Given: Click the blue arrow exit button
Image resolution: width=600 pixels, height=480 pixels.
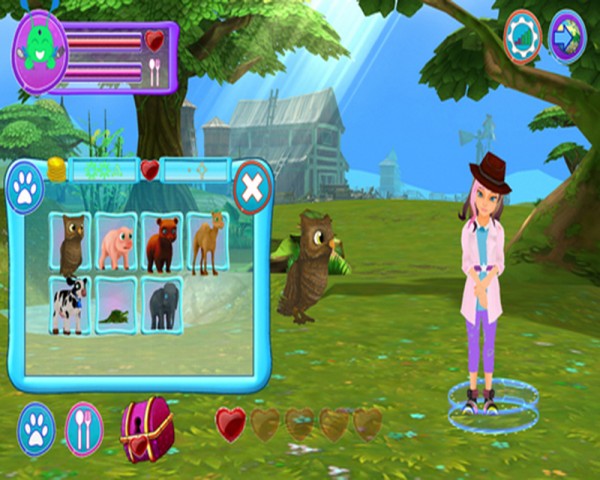Looking at the screenshot, I should (x=567, y=37).
